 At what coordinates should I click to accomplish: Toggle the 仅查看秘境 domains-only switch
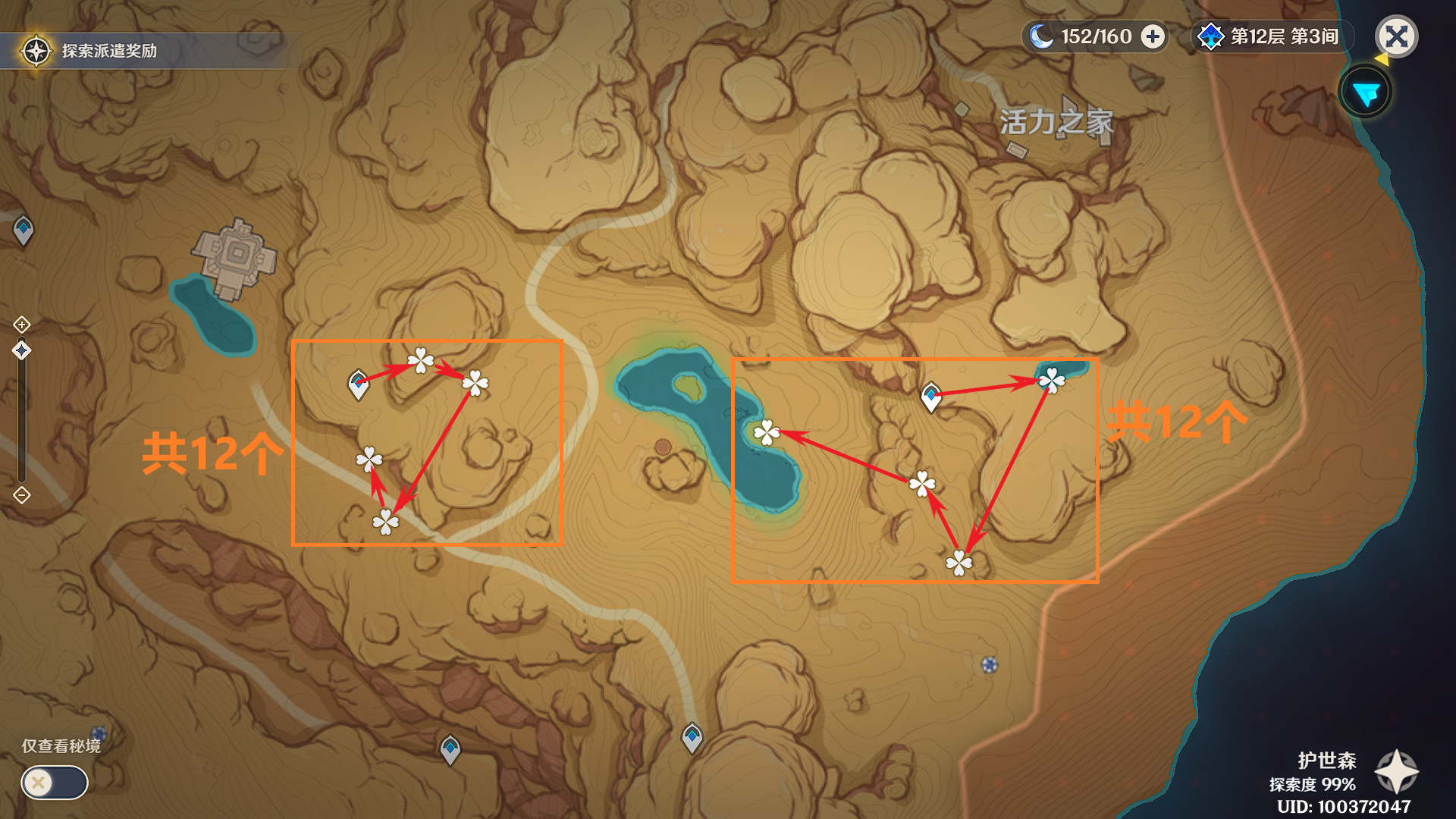coord(55,782)
